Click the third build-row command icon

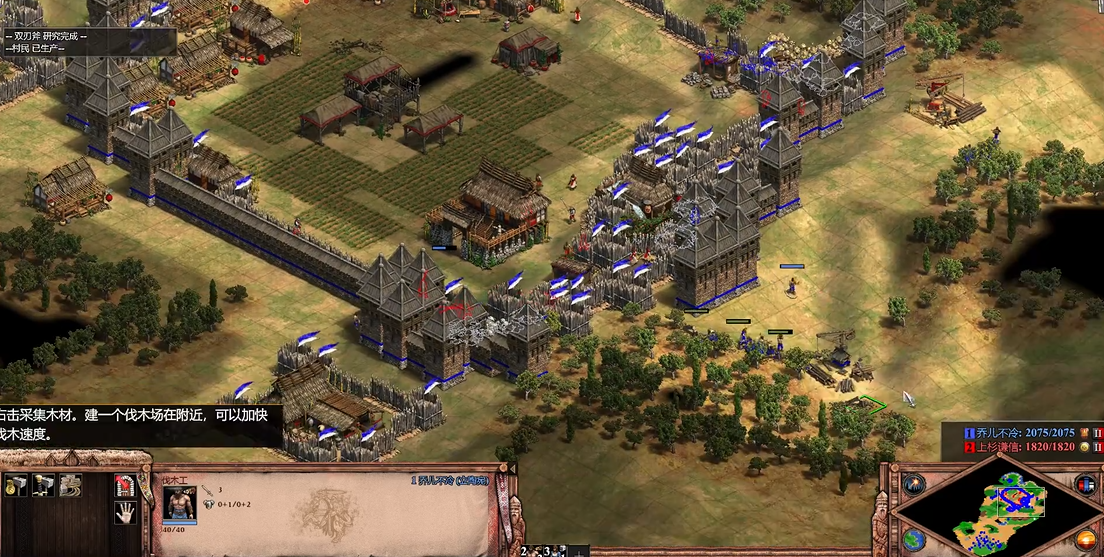tap(70, 485)
